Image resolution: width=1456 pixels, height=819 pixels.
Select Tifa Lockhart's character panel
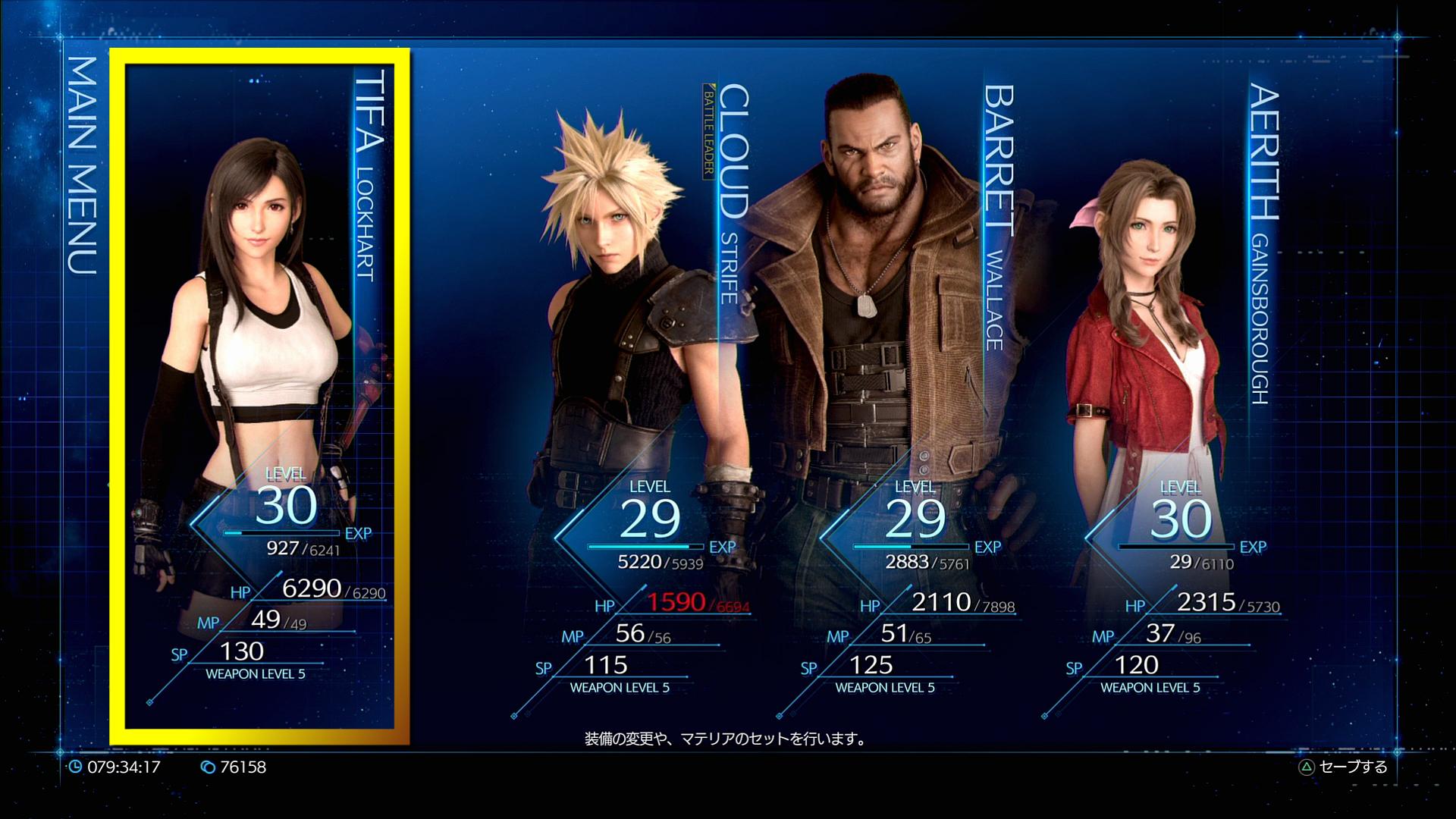tap(259, 394)
